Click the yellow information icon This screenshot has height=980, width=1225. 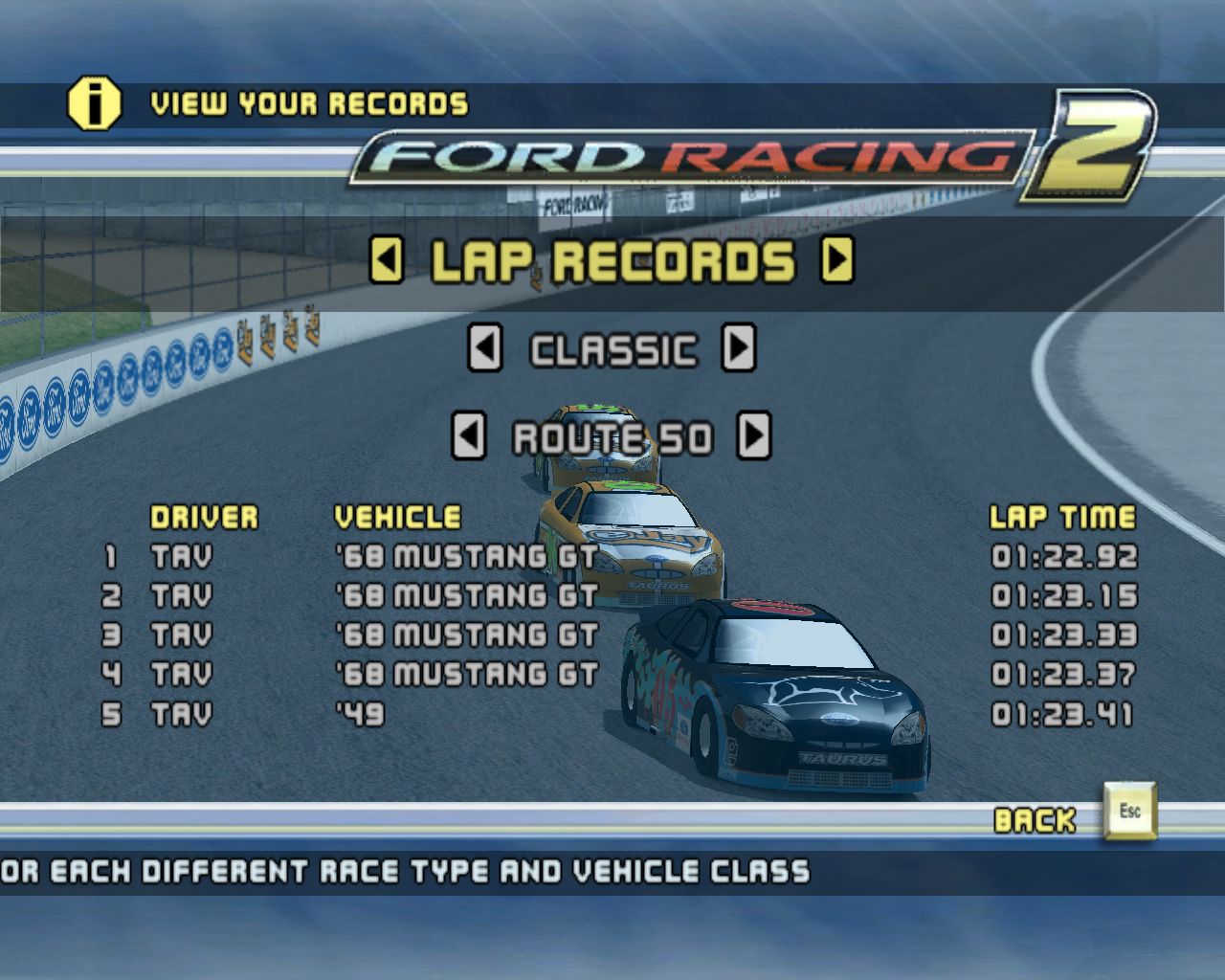click(94, 103)
